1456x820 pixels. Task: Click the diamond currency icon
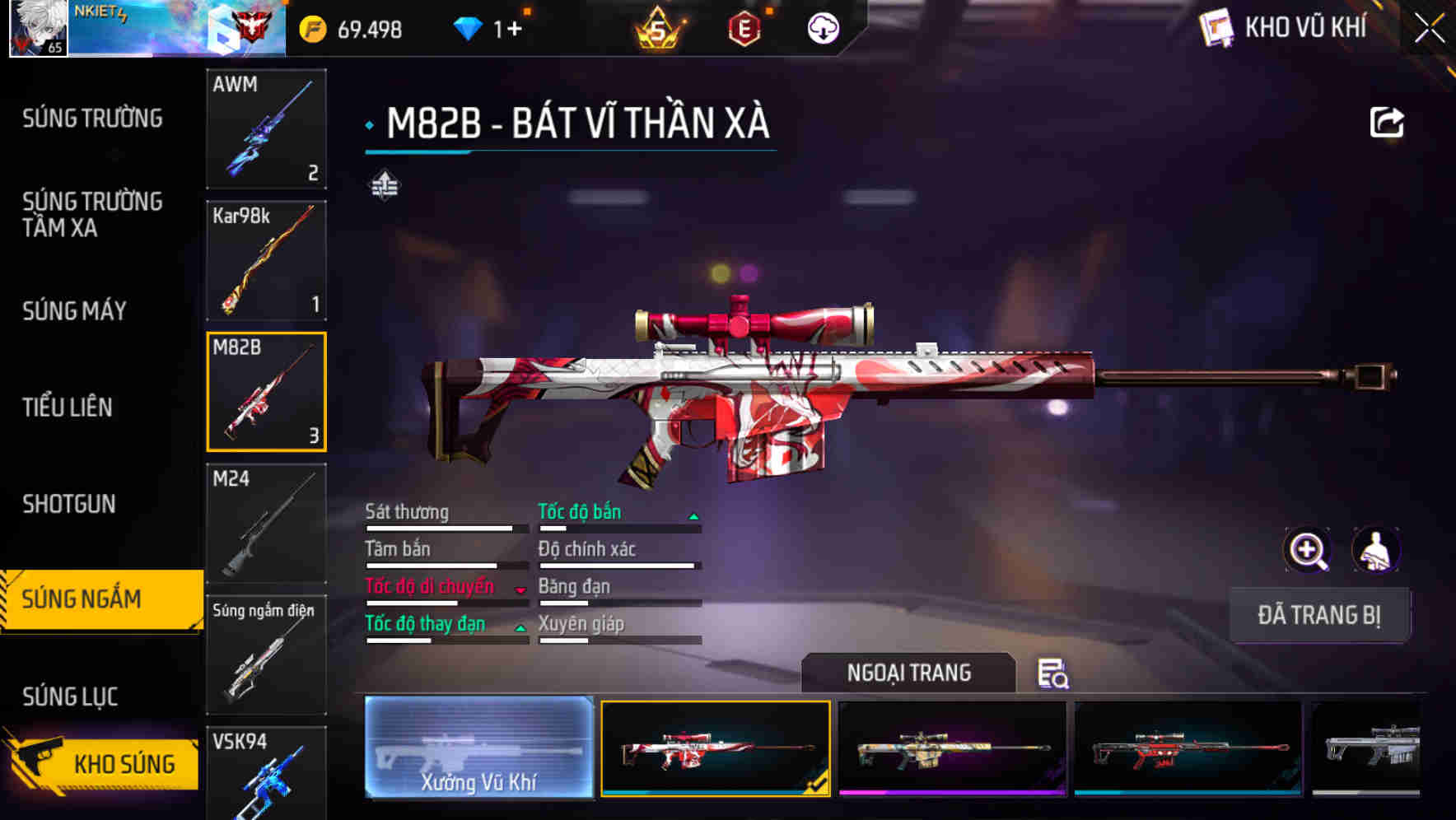pos(468,28)
